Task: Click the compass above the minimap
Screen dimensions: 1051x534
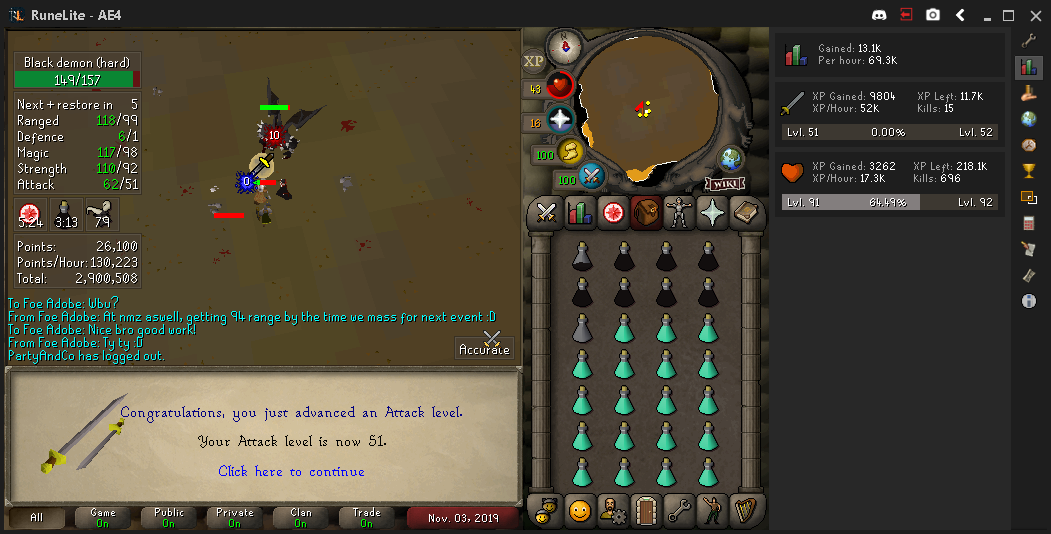Action: pos(565,45)
